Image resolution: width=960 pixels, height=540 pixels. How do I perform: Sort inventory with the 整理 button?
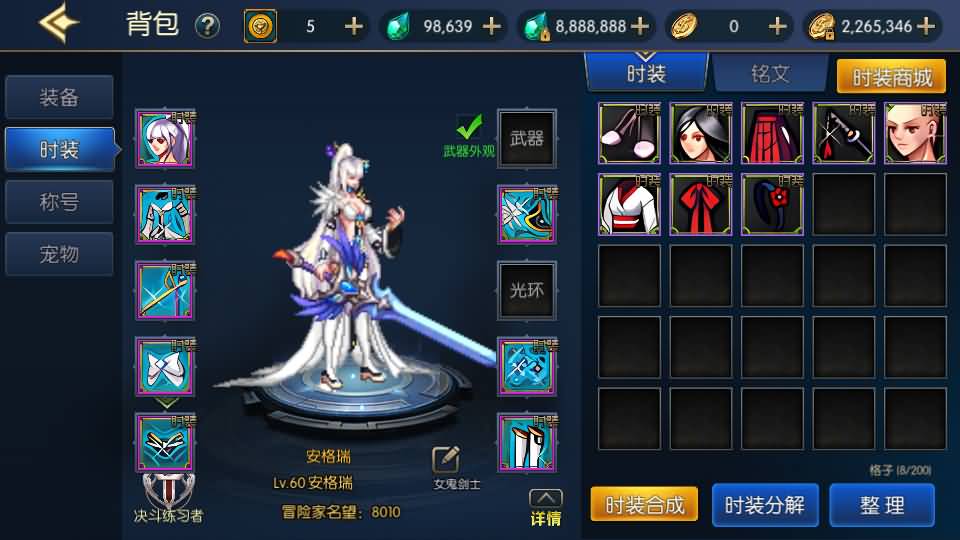click(882, 505)
